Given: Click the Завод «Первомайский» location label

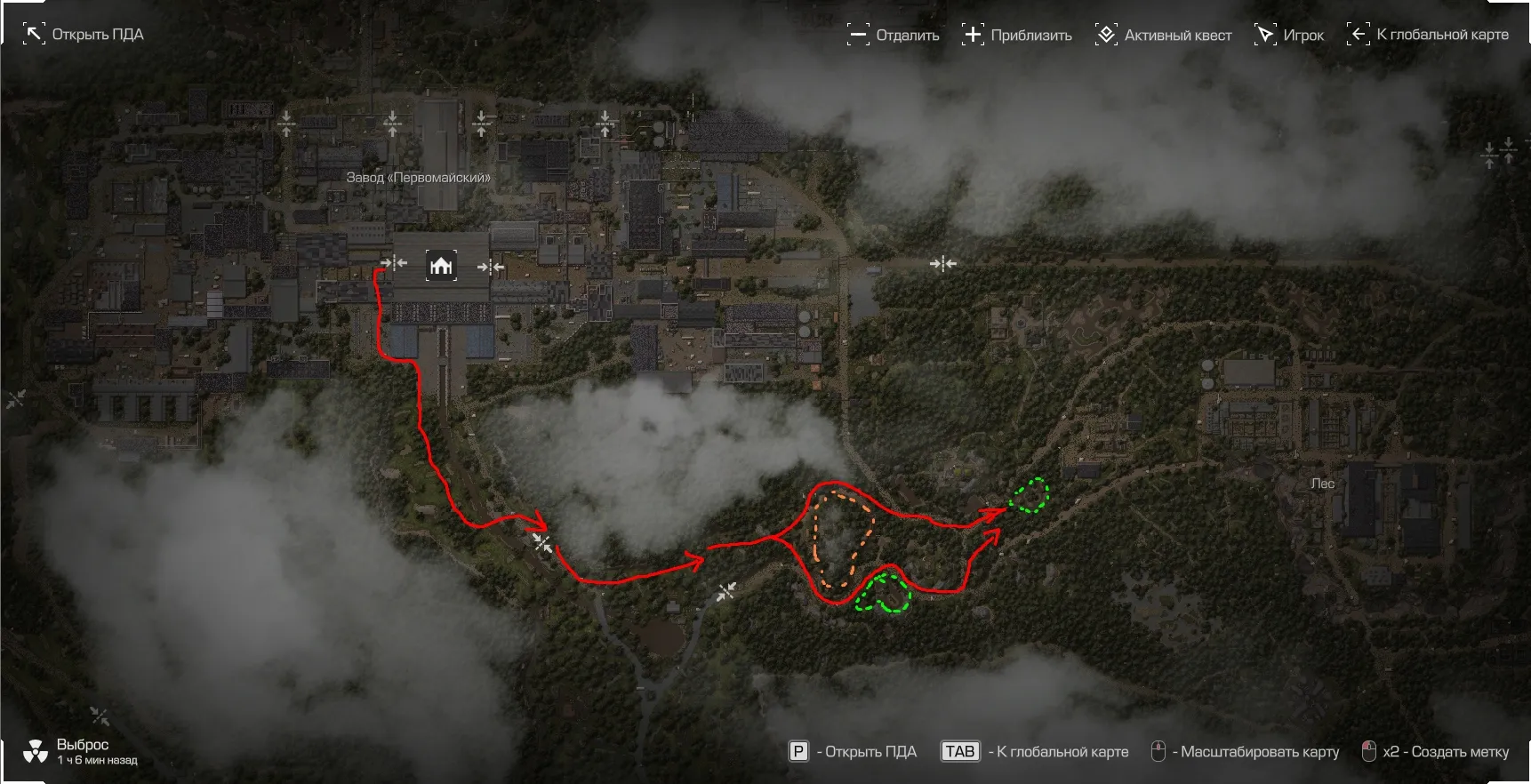Looking at the screenshot, I should (418, 178).
